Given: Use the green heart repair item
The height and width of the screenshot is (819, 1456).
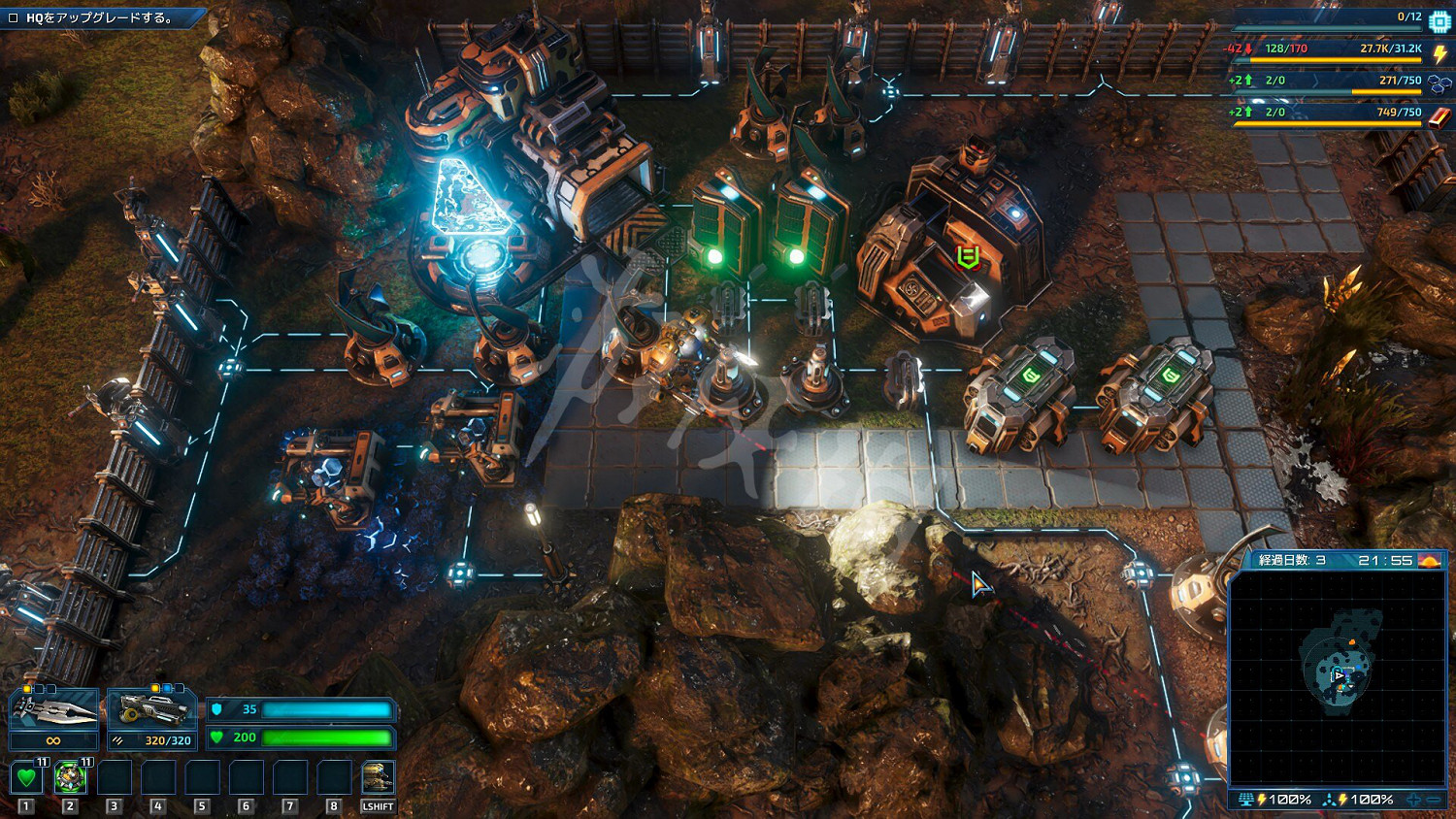Looking at the screenshot, I should coord(26,777).
